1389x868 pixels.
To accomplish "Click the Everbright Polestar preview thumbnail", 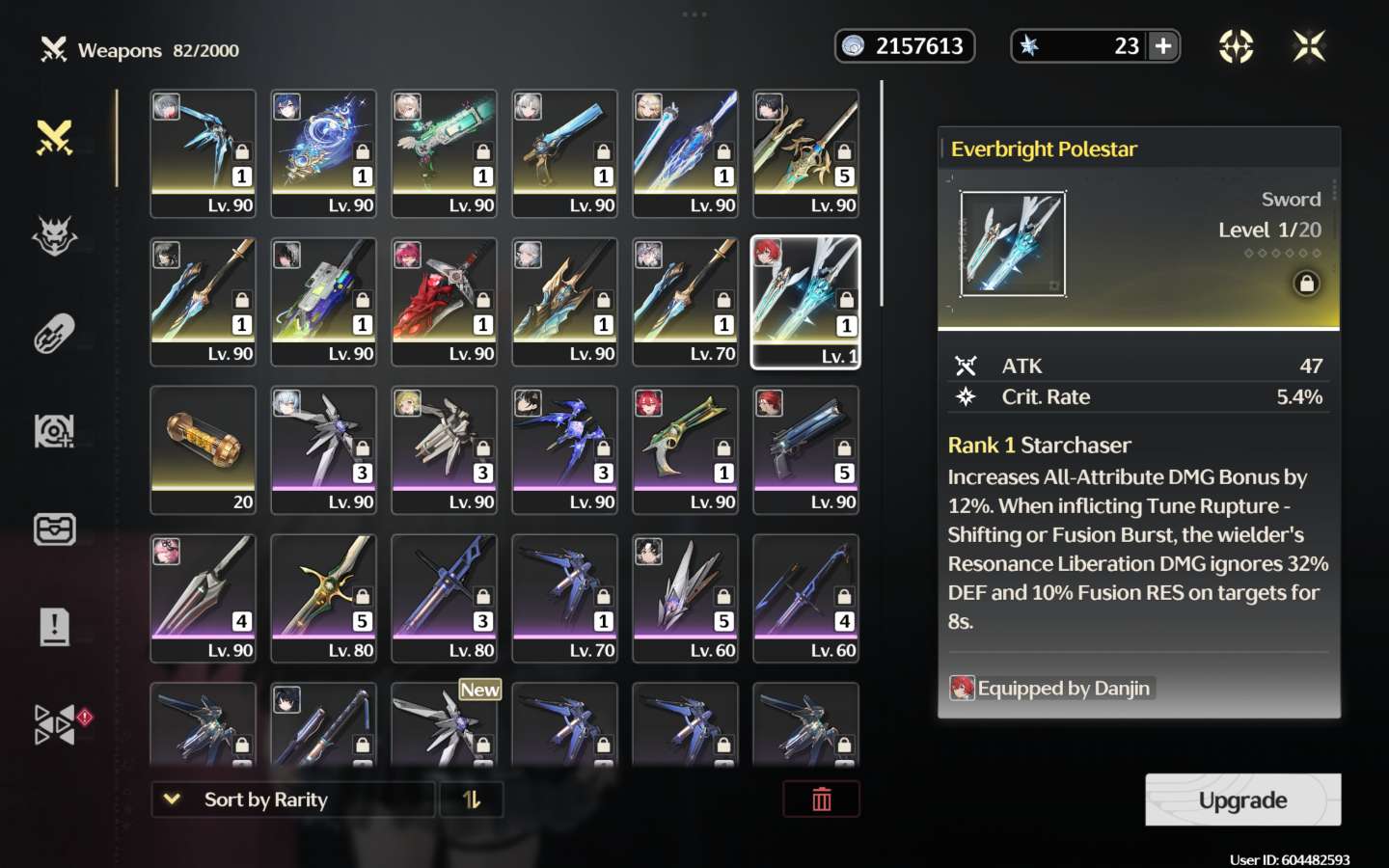I will point(1013,243).
